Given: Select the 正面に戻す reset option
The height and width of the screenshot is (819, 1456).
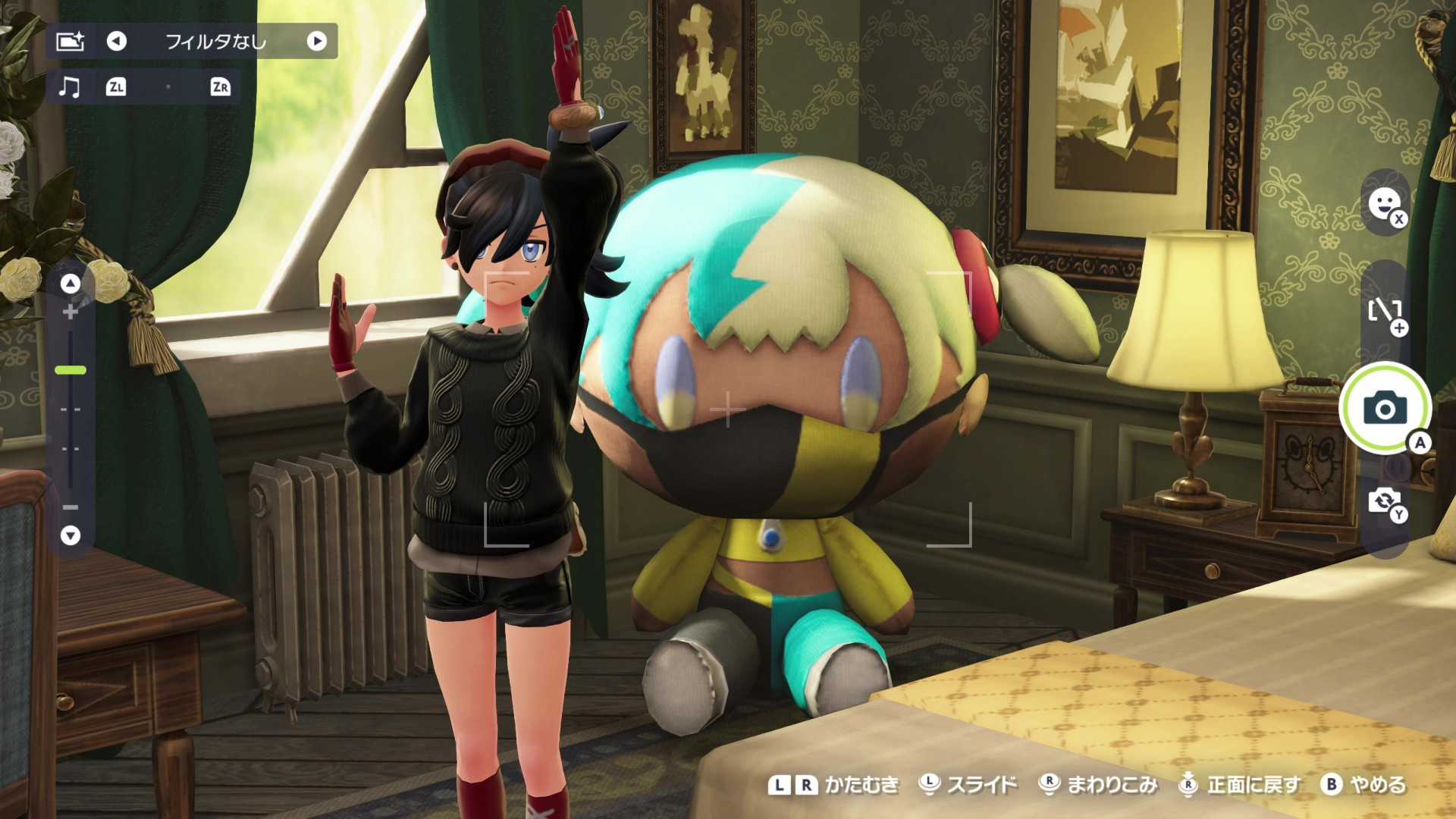Looking at the screenshot, I should pos(1241,784).
